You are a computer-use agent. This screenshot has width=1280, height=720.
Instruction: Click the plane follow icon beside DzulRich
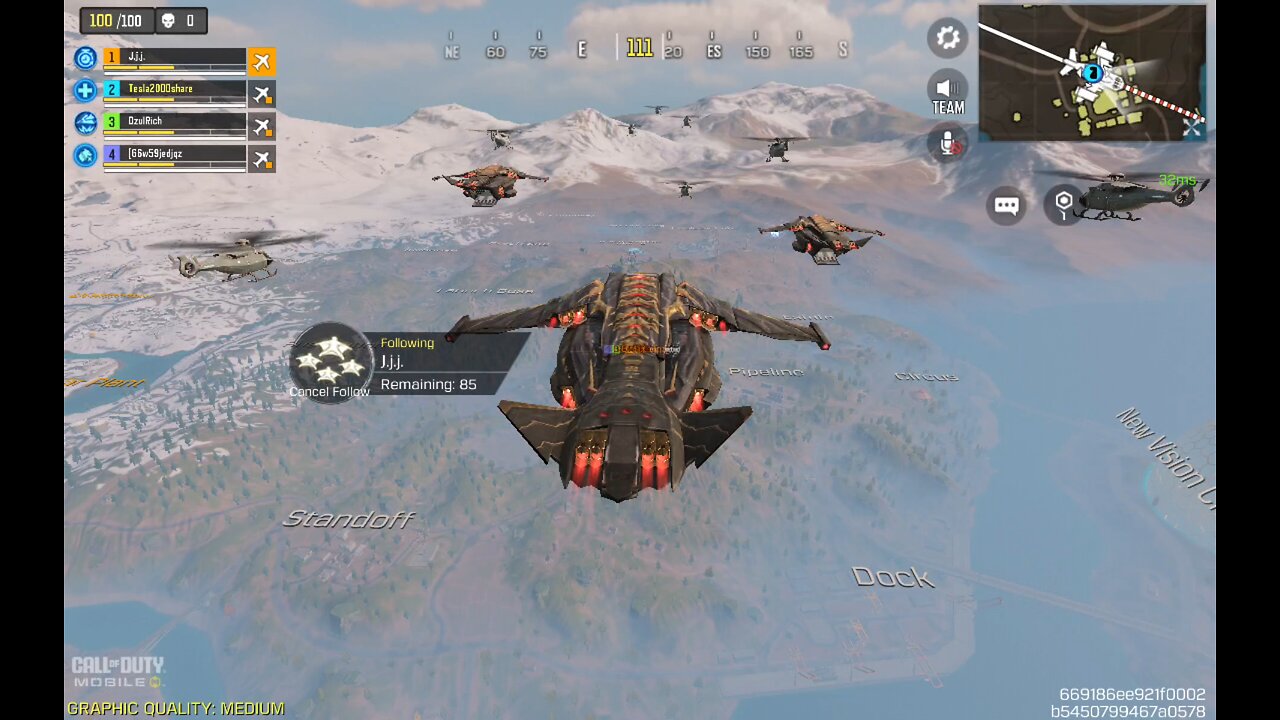(x=261, y=127)
